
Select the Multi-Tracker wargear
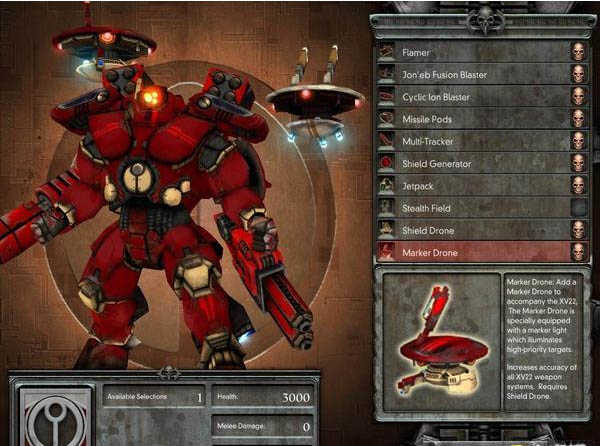tap(470, 141)
